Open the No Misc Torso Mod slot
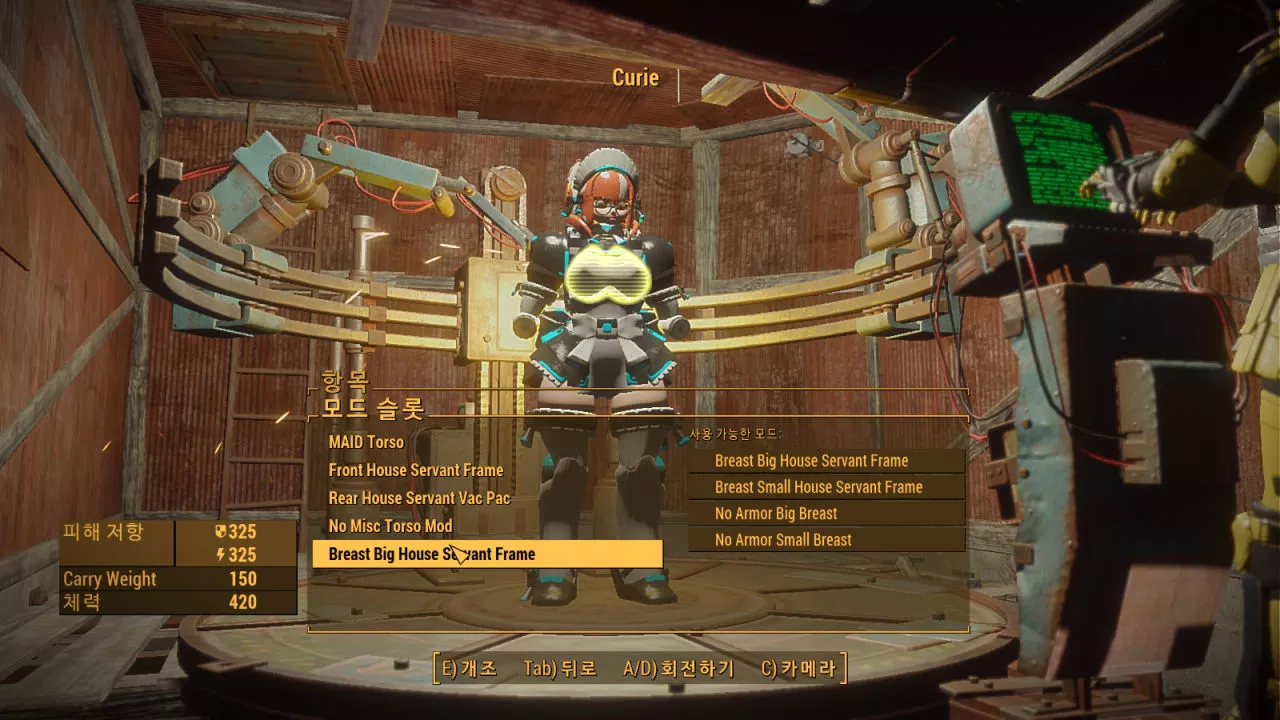Viewport: 1280px width, 720px height. coord(391,526)
